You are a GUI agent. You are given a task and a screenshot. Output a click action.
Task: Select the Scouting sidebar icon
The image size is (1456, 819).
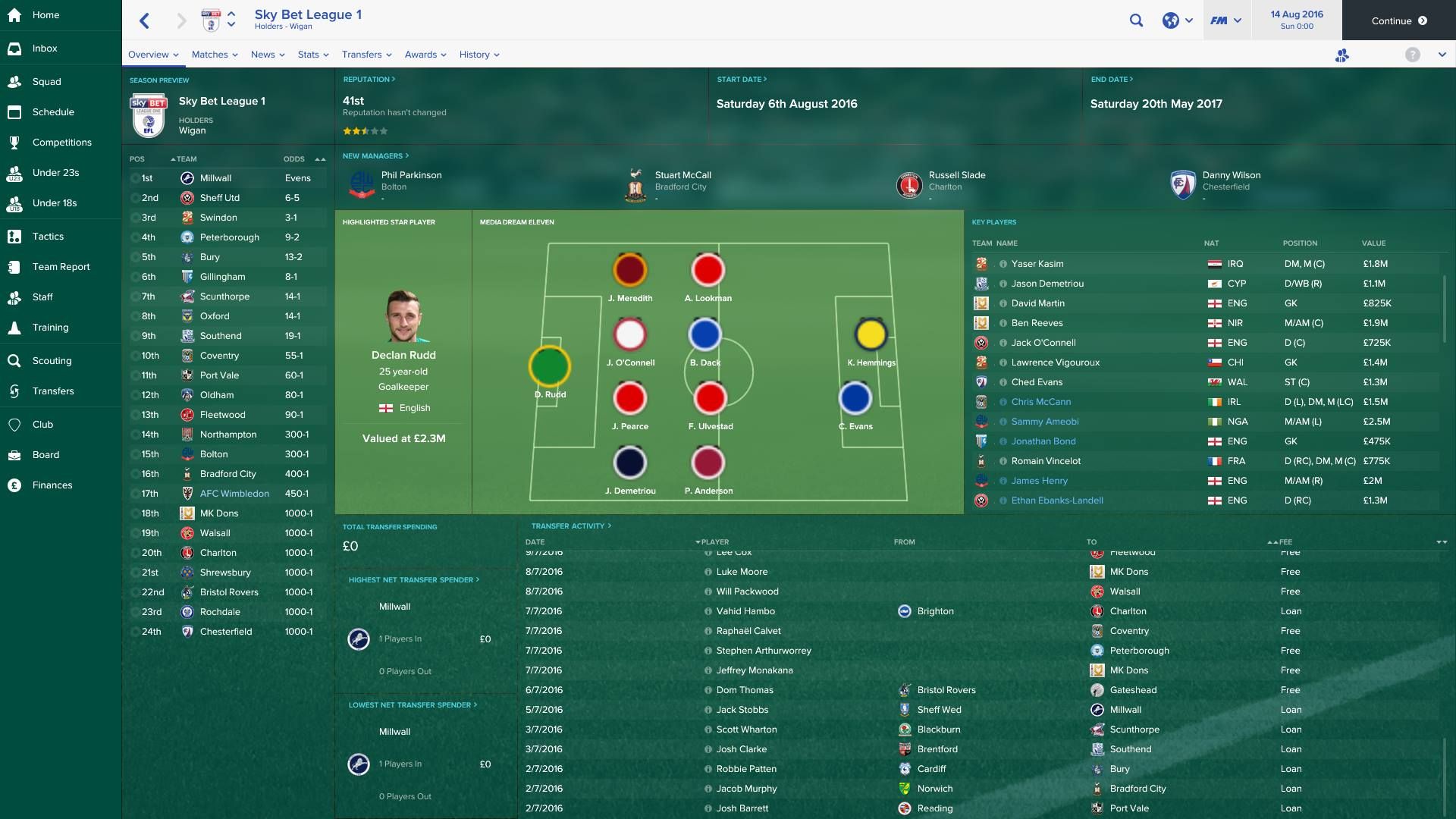coord(15,360)
